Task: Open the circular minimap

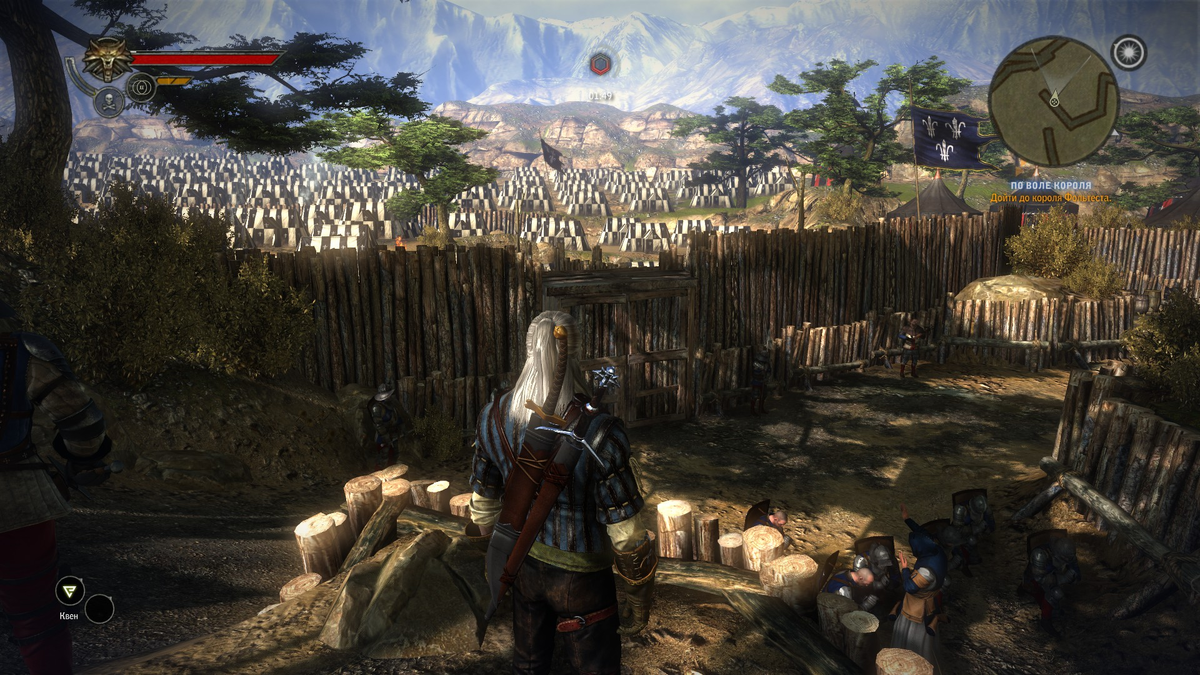Action: tap(1053, 101)
